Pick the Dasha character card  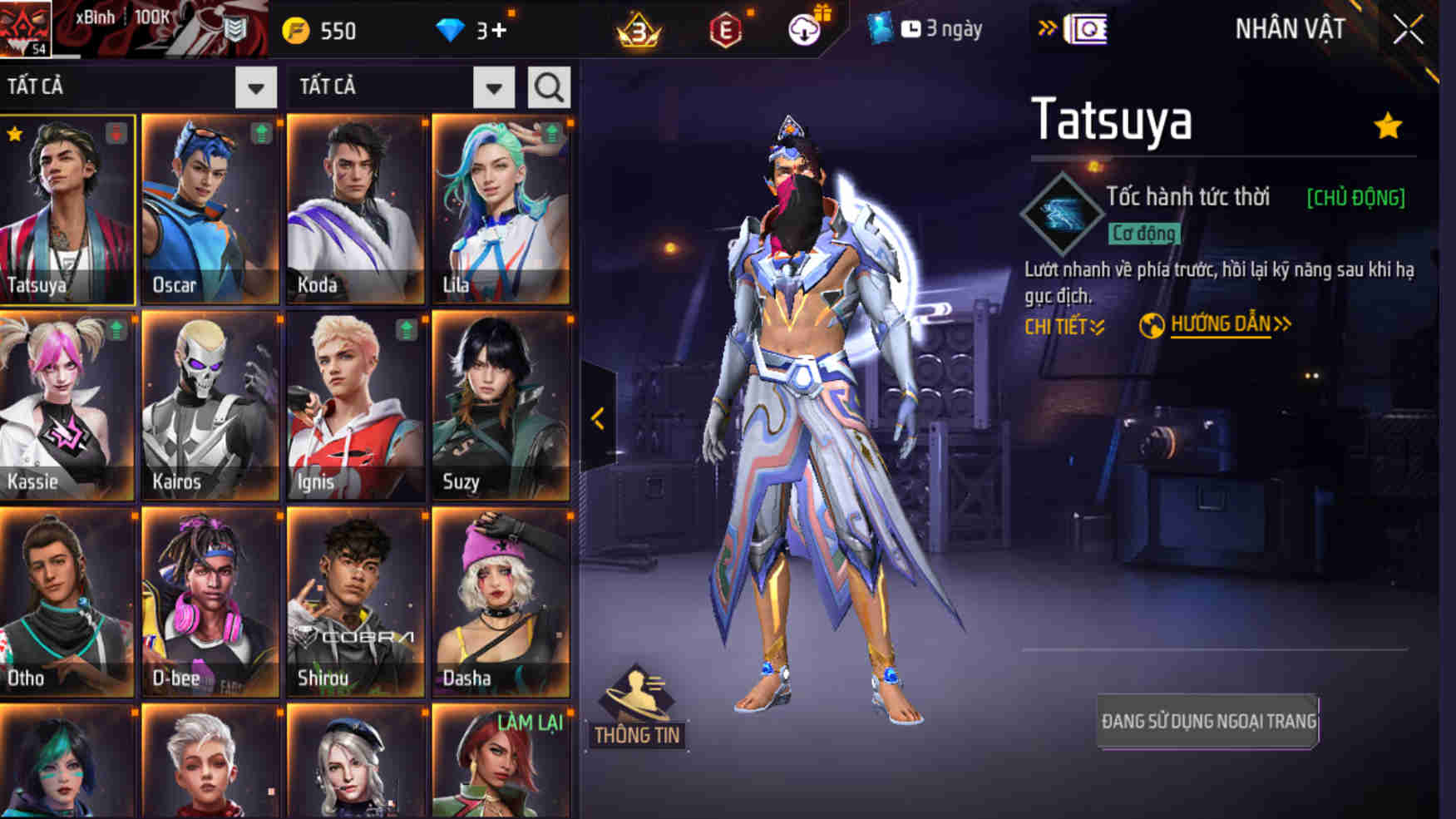[501, 602]
